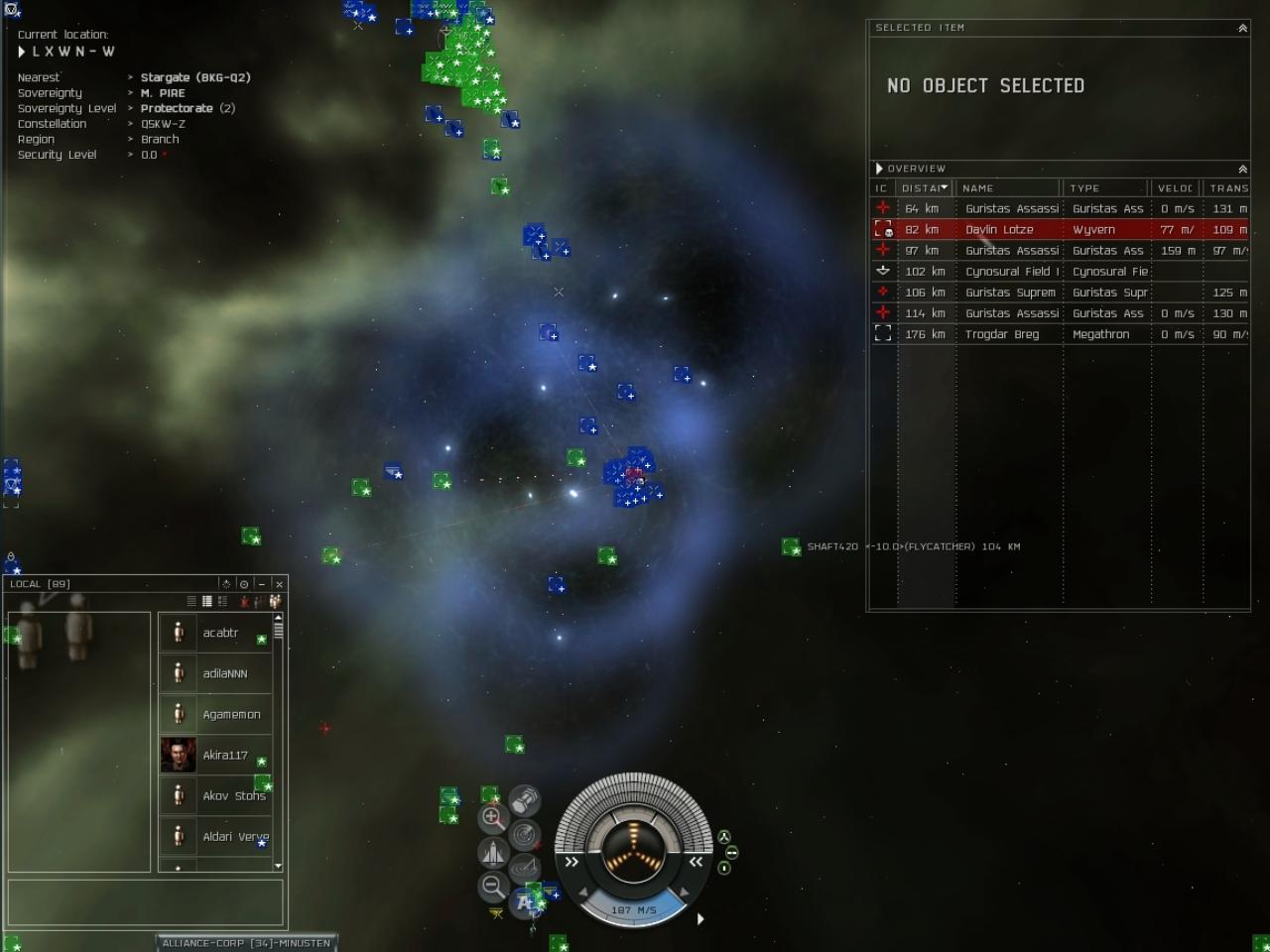
Task: Click the zoom-out magnifier HUD button
Action: 492,886
